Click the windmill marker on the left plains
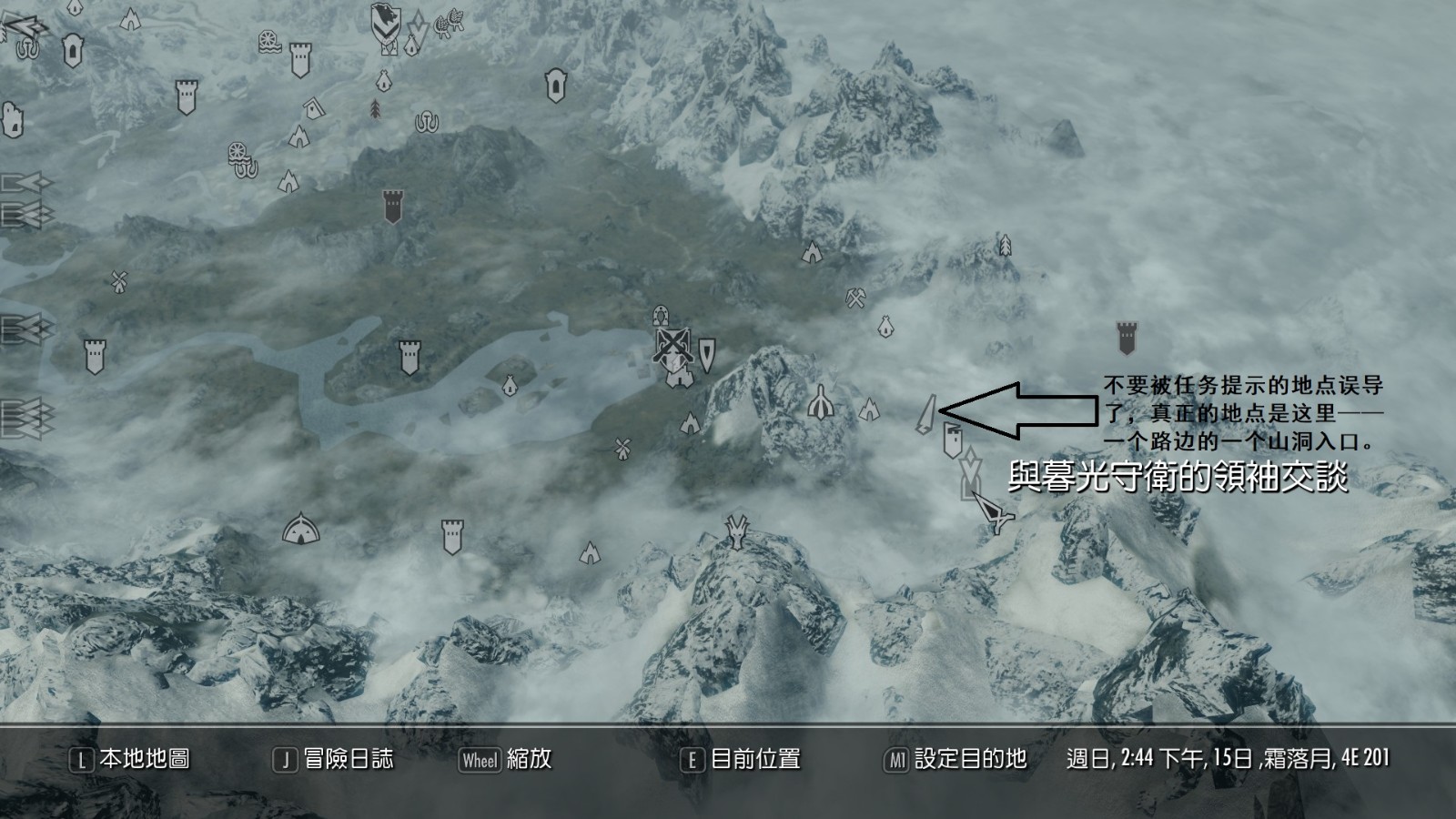The image size is (1456, 819). click(x=119, y=279)
